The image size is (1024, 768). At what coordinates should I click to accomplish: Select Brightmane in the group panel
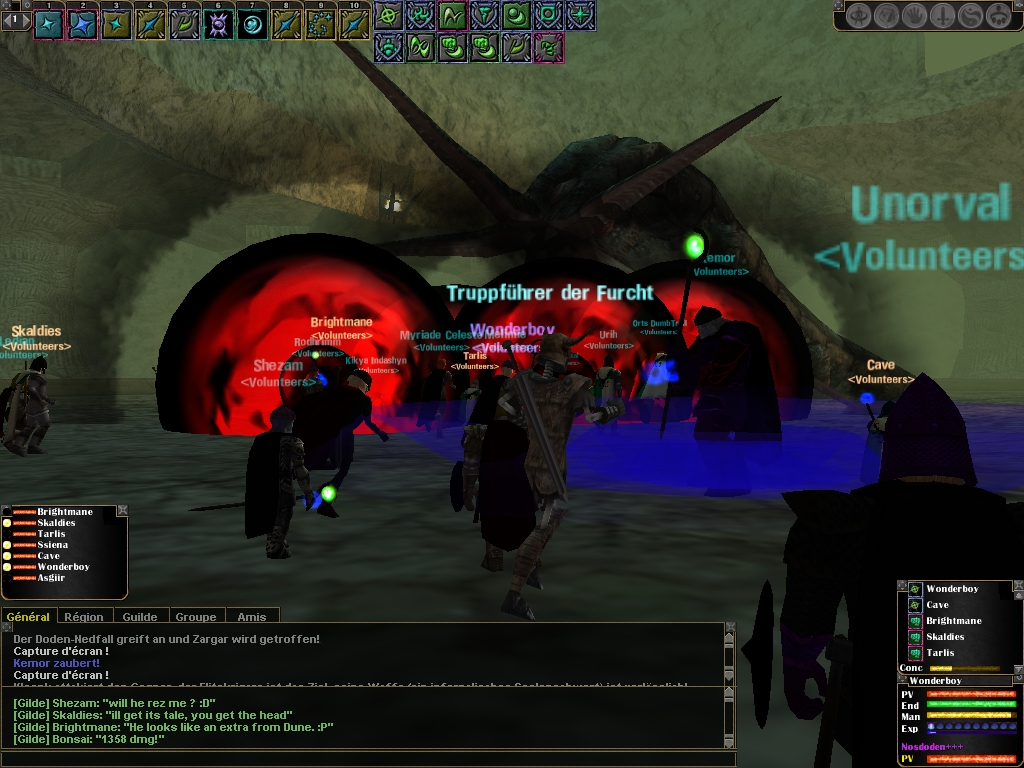point(953,621)
